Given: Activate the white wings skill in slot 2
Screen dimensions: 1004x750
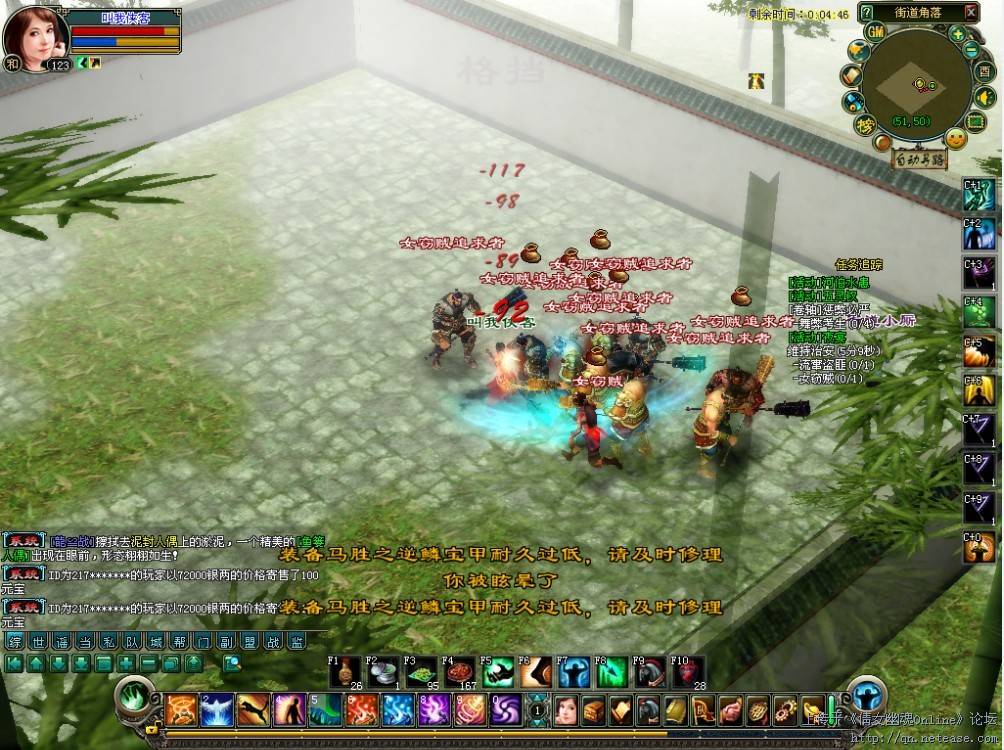Looking at the screenshot, I should click(217, 709).
